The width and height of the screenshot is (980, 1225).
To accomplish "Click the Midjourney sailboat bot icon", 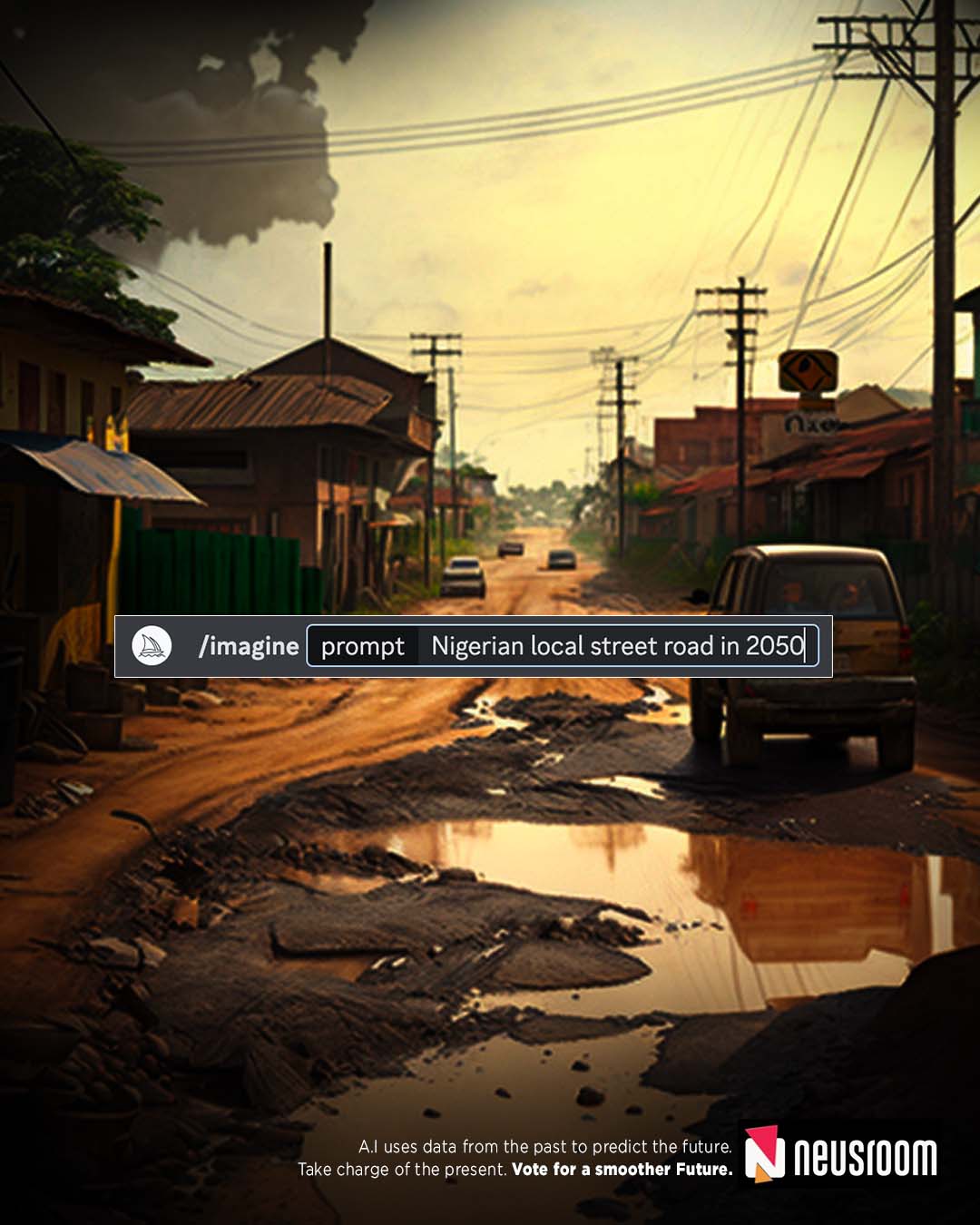I will tap(152, 646).
